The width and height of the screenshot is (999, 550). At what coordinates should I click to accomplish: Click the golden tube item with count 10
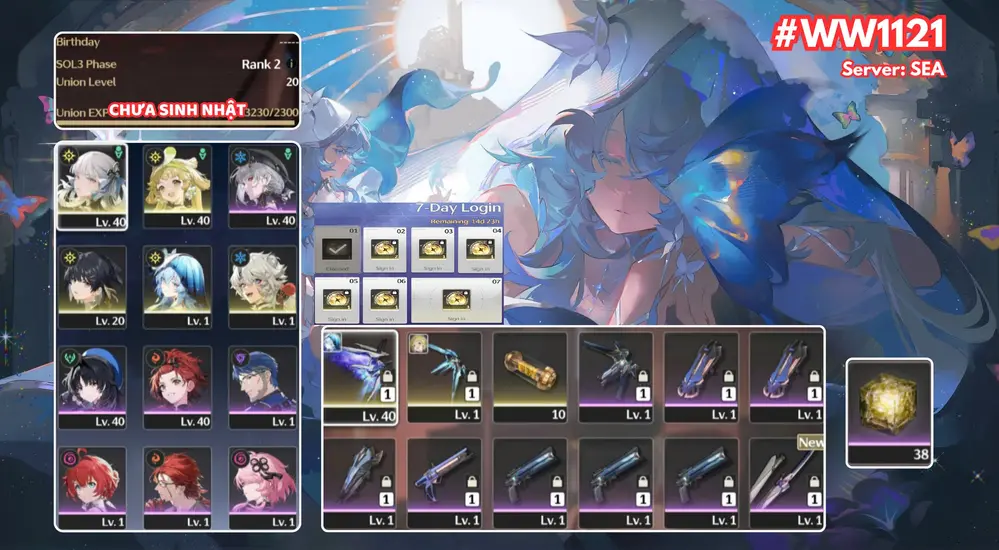coord(530,376)
